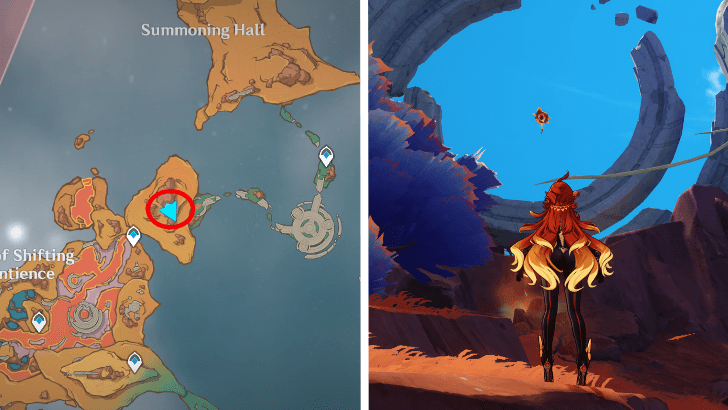Screen dimensions: 728x410
Task: Choose the teleport waypoint nearest the red circle
Action: tap(134, 235)
